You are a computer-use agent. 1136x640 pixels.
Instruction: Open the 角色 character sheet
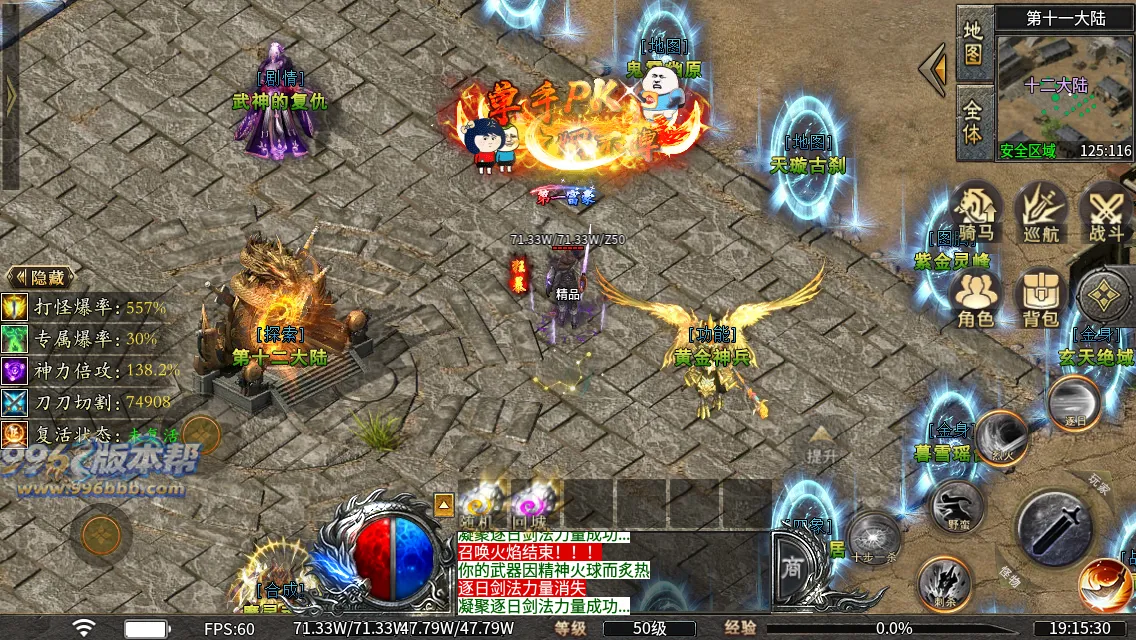point(975,298)
